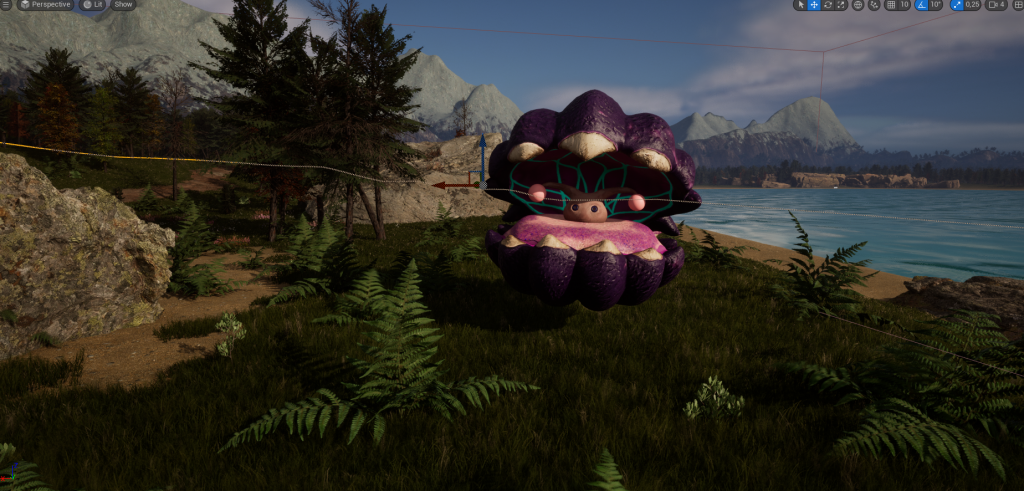
Task: Toggle rotation angle snapping icon
Action: click(922, 5)
